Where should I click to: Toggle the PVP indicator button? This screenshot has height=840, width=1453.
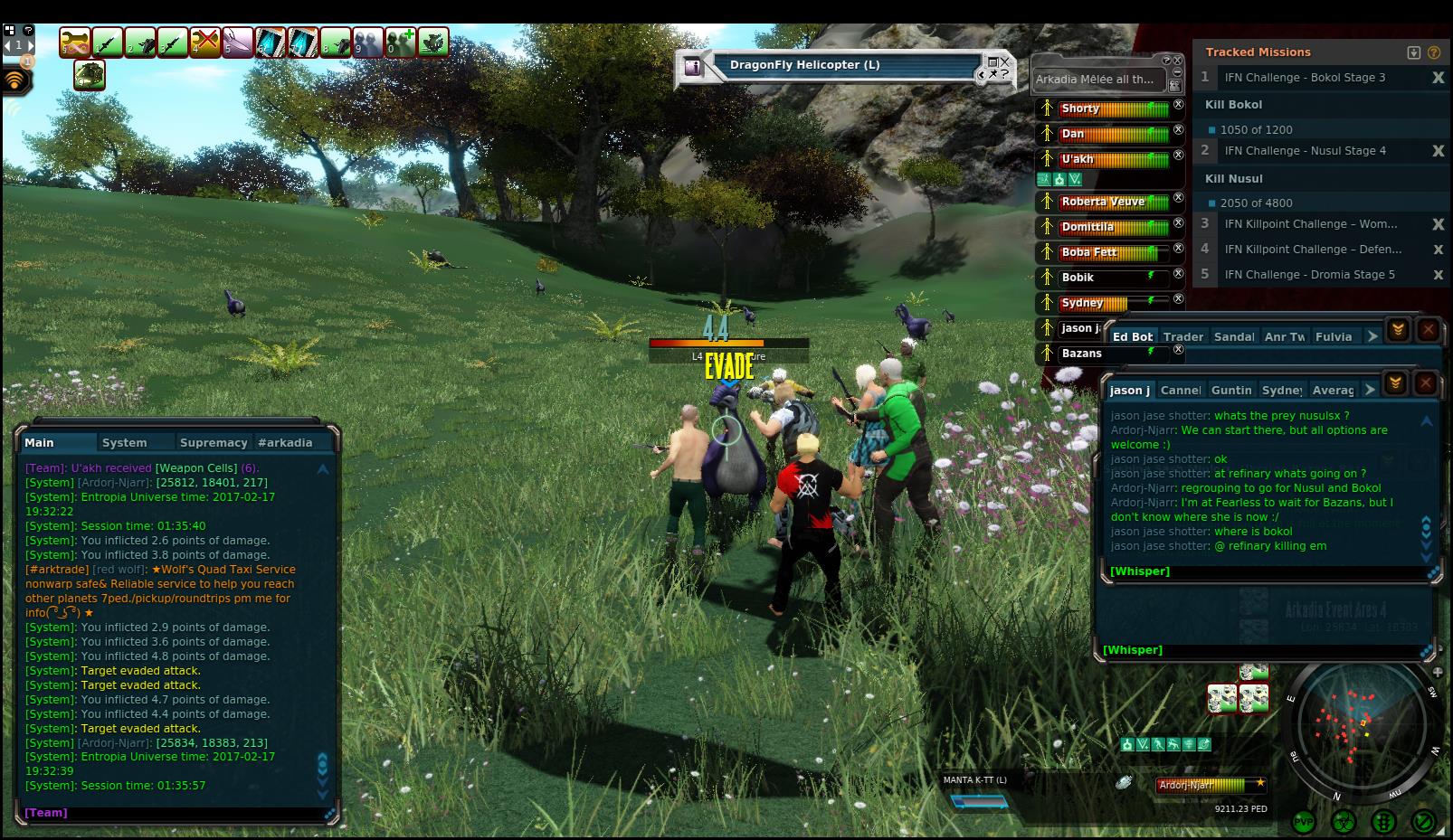pyautogui.click(x=1304, y=822)
